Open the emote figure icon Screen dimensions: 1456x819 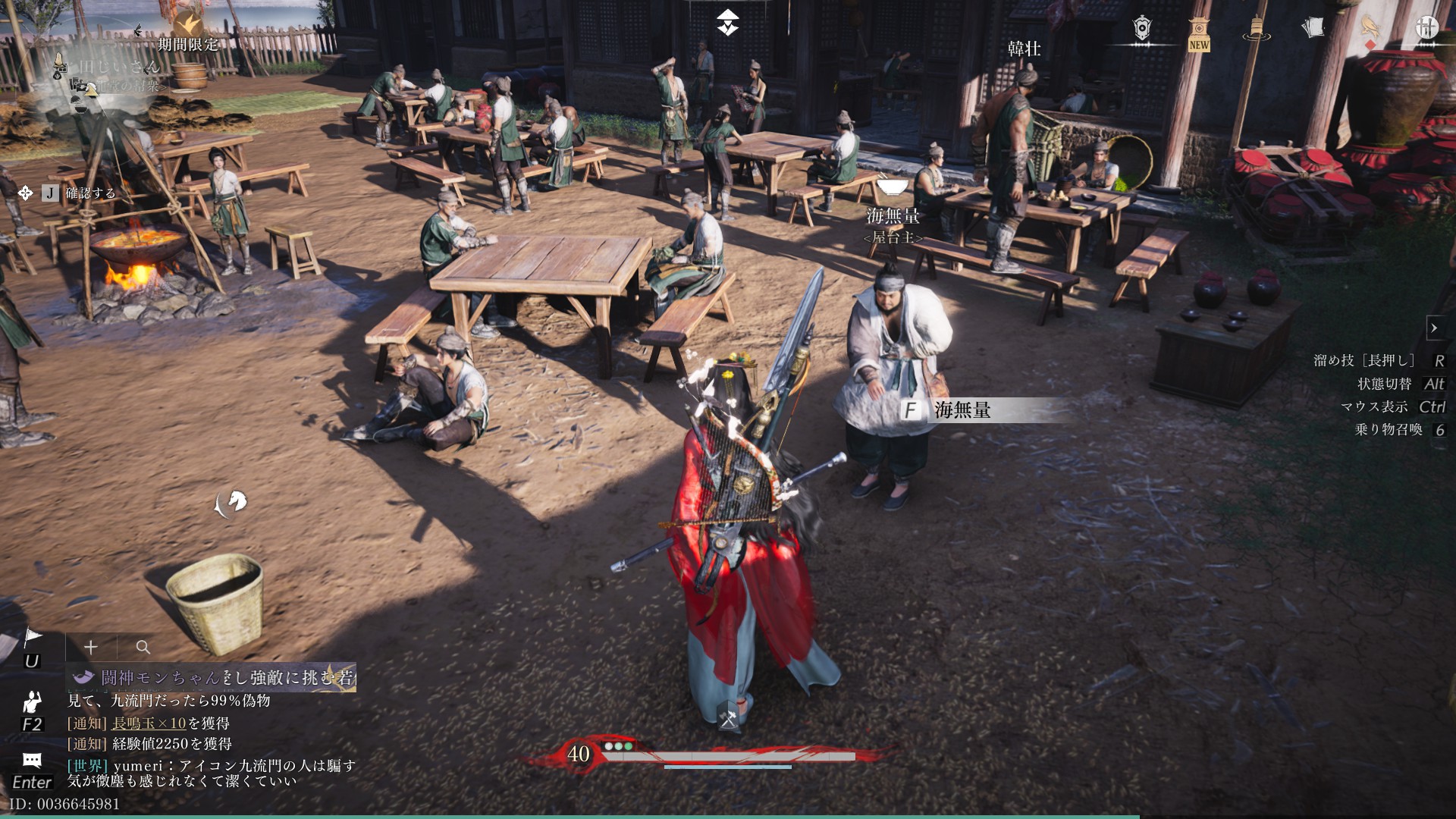click(32, 701)
